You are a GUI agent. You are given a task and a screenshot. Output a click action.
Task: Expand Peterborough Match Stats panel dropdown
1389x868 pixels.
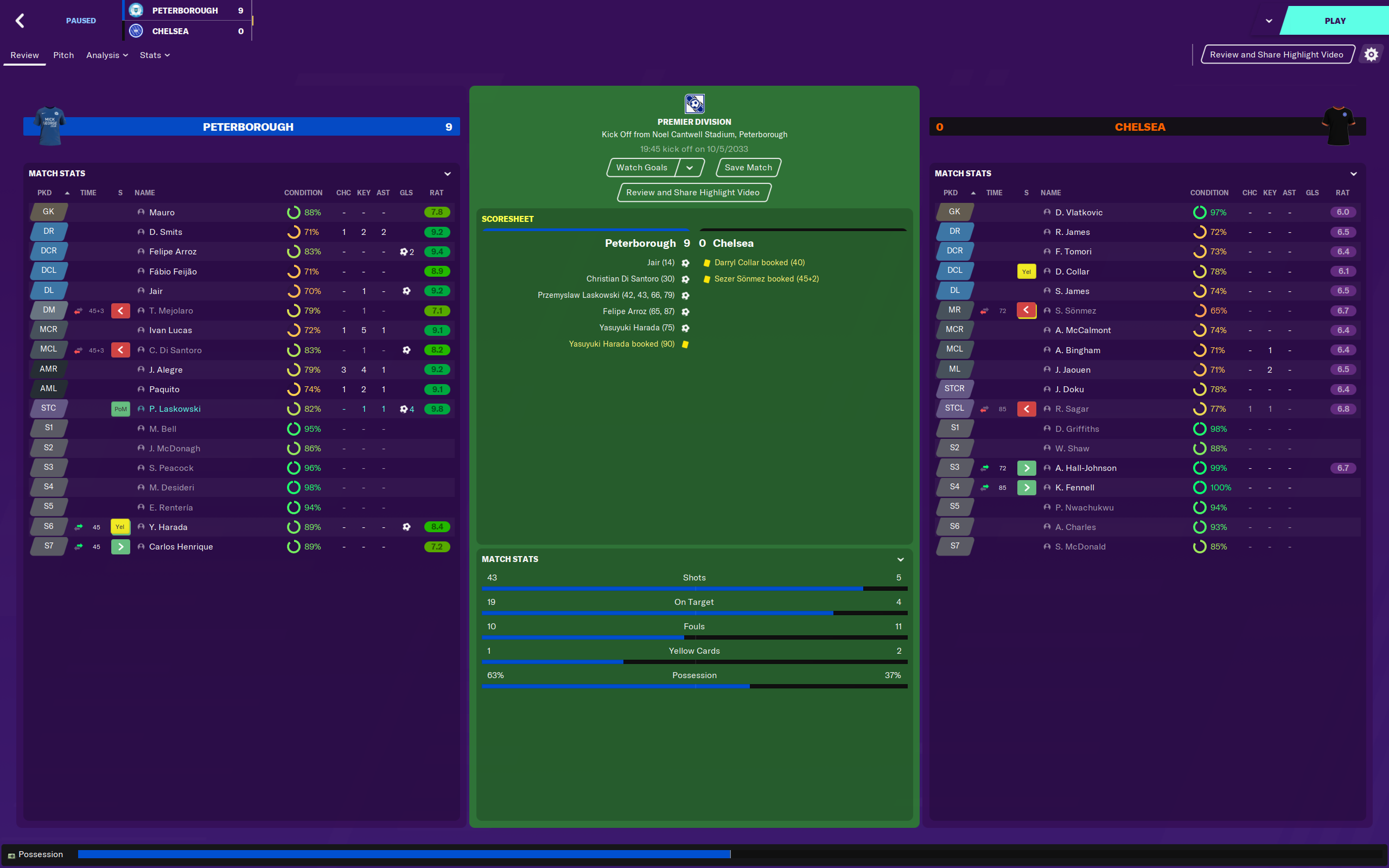(448, 174)
